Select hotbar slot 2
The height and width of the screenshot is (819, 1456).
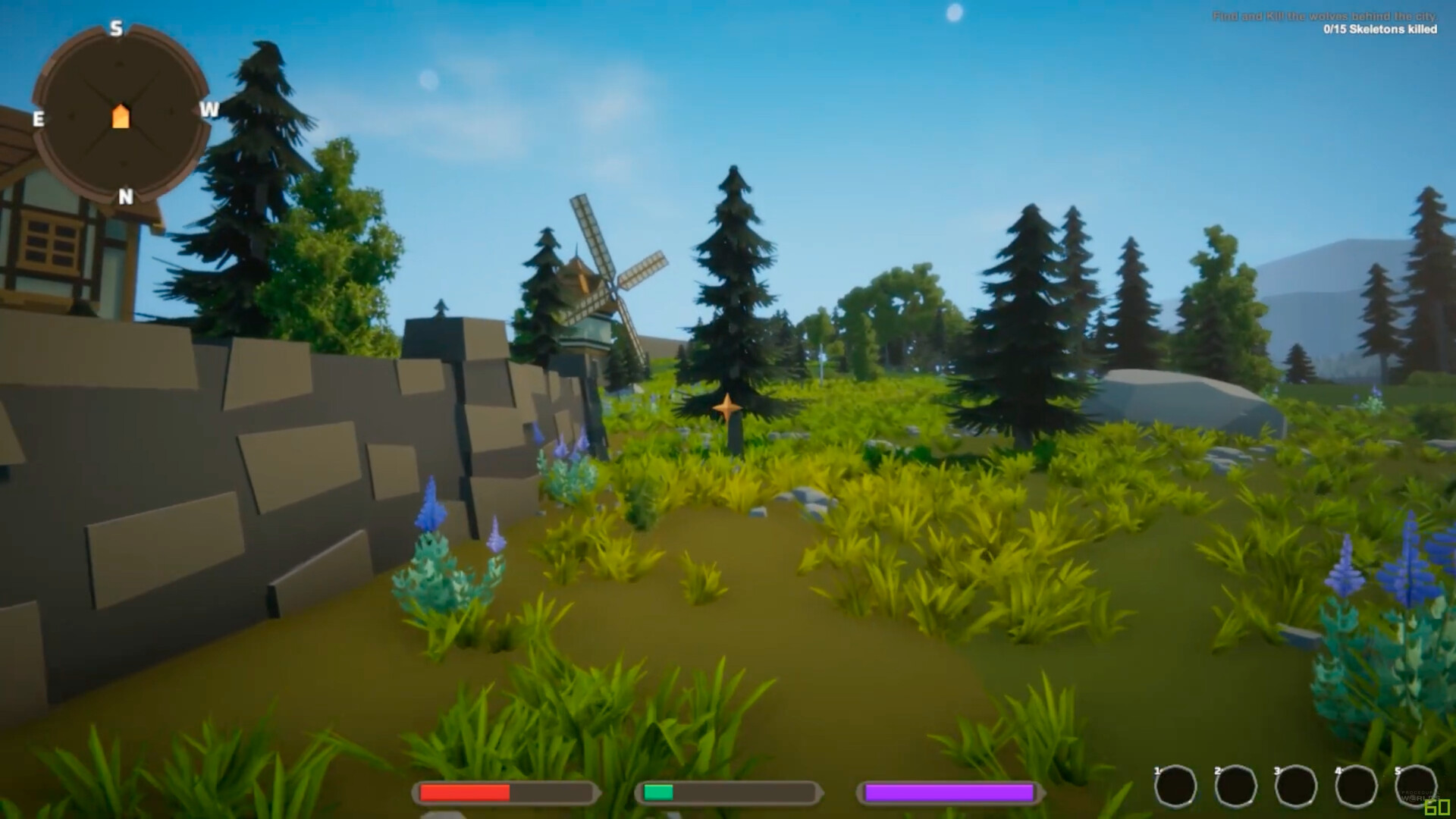click(1235, 786)
